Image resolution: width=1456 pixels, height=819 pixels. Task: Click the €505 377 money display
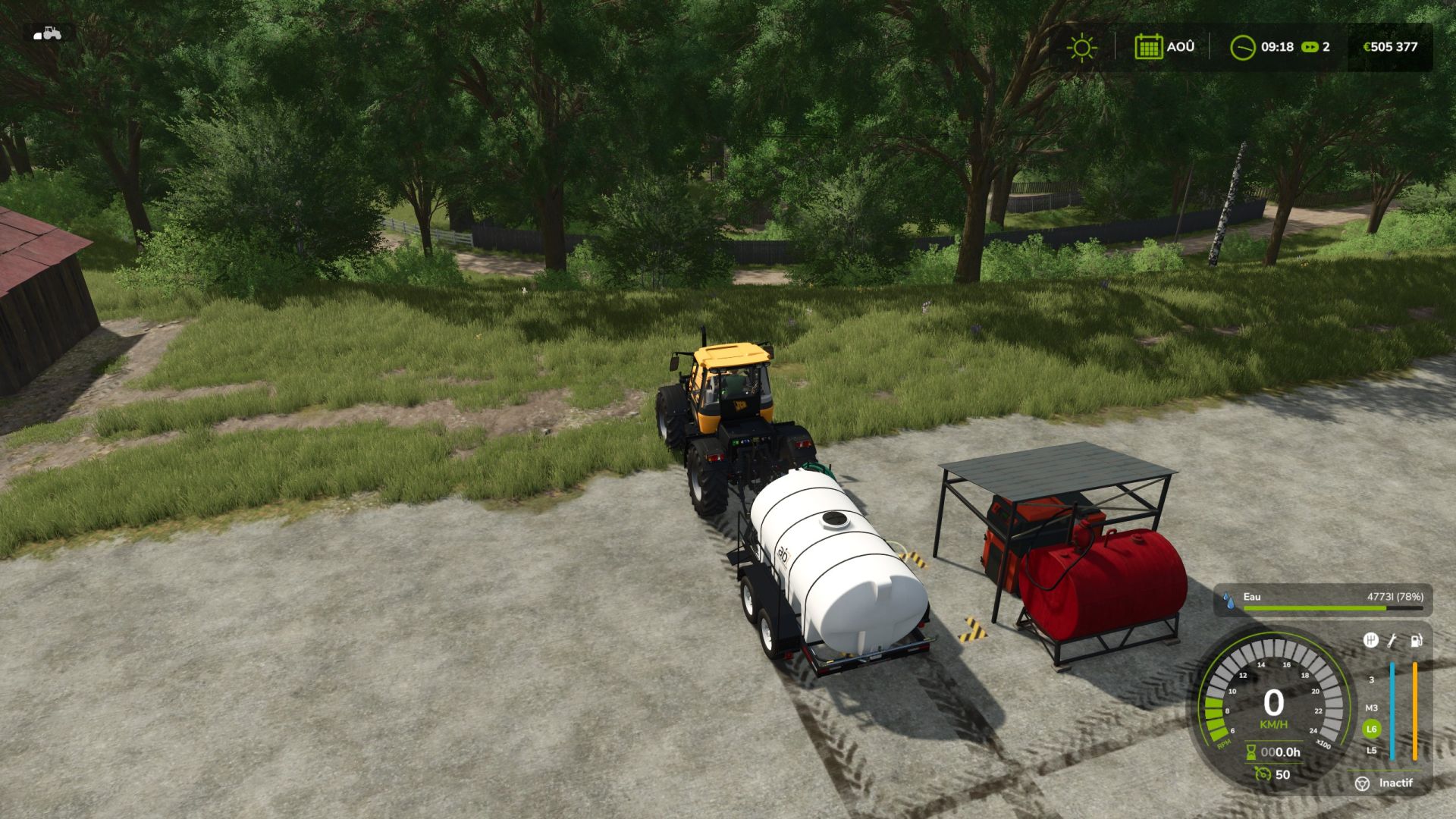tap(1391, 47)
